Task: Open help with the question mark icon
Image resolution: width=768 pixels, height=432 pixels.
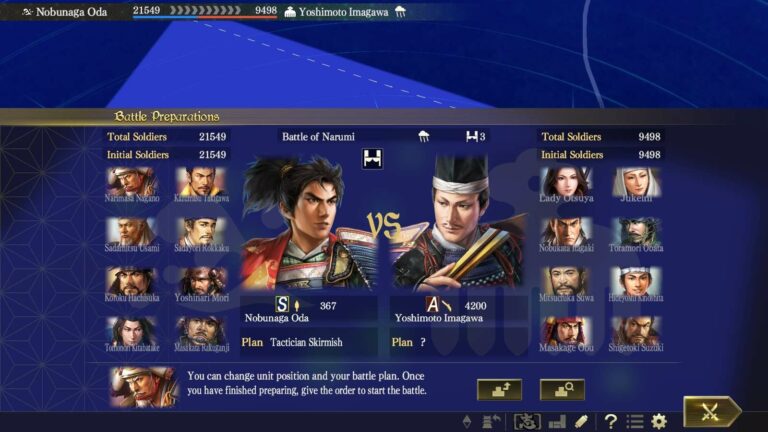Action: pyautogui.click(x=610, y=421)
